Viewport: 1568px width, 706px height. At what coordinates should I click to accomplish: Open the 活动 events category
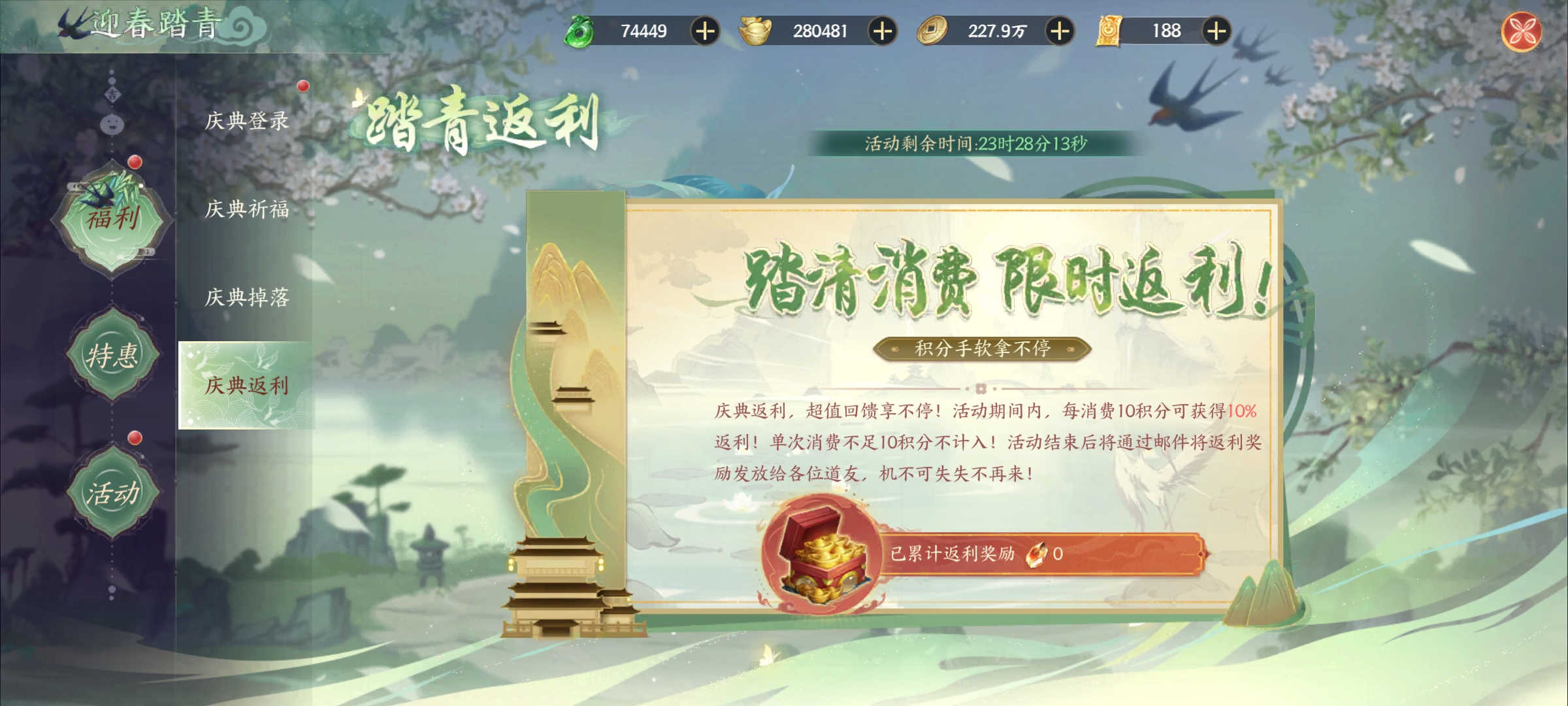coord(112,493)
